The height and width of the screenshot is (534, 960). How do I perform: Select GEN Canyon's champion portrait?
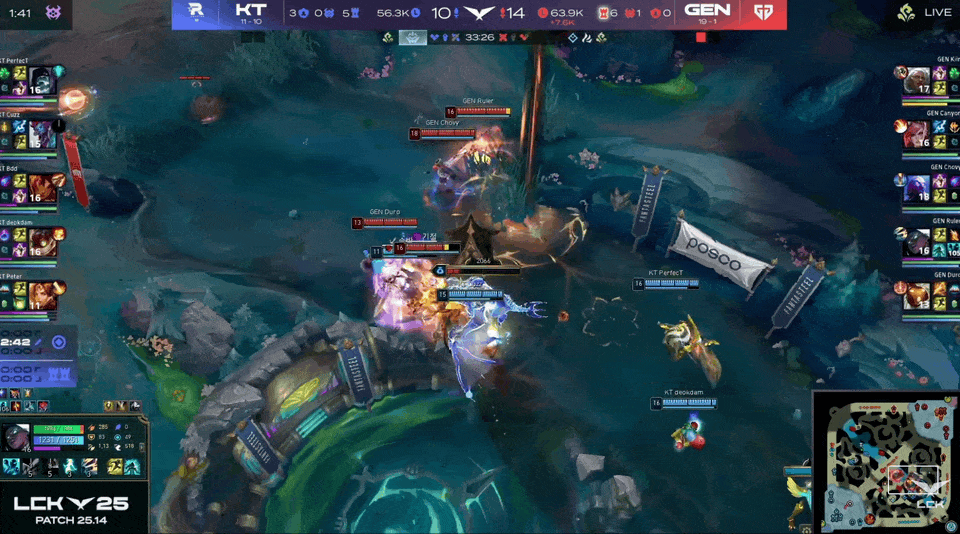coord(918,135)
